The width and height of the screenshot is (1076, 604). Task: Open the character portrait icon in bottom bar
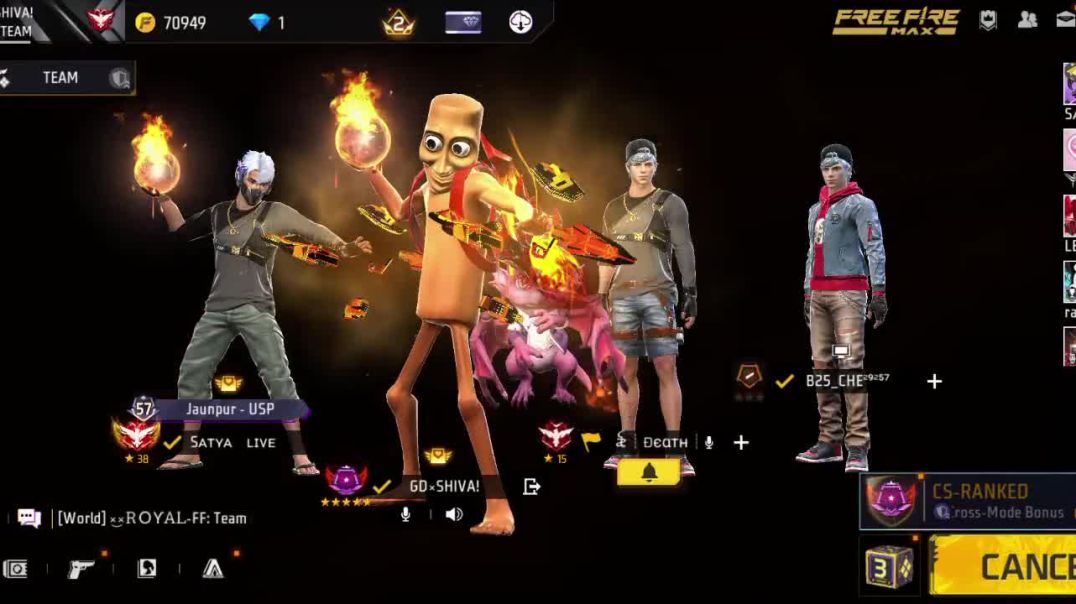[x=147, y=569]
